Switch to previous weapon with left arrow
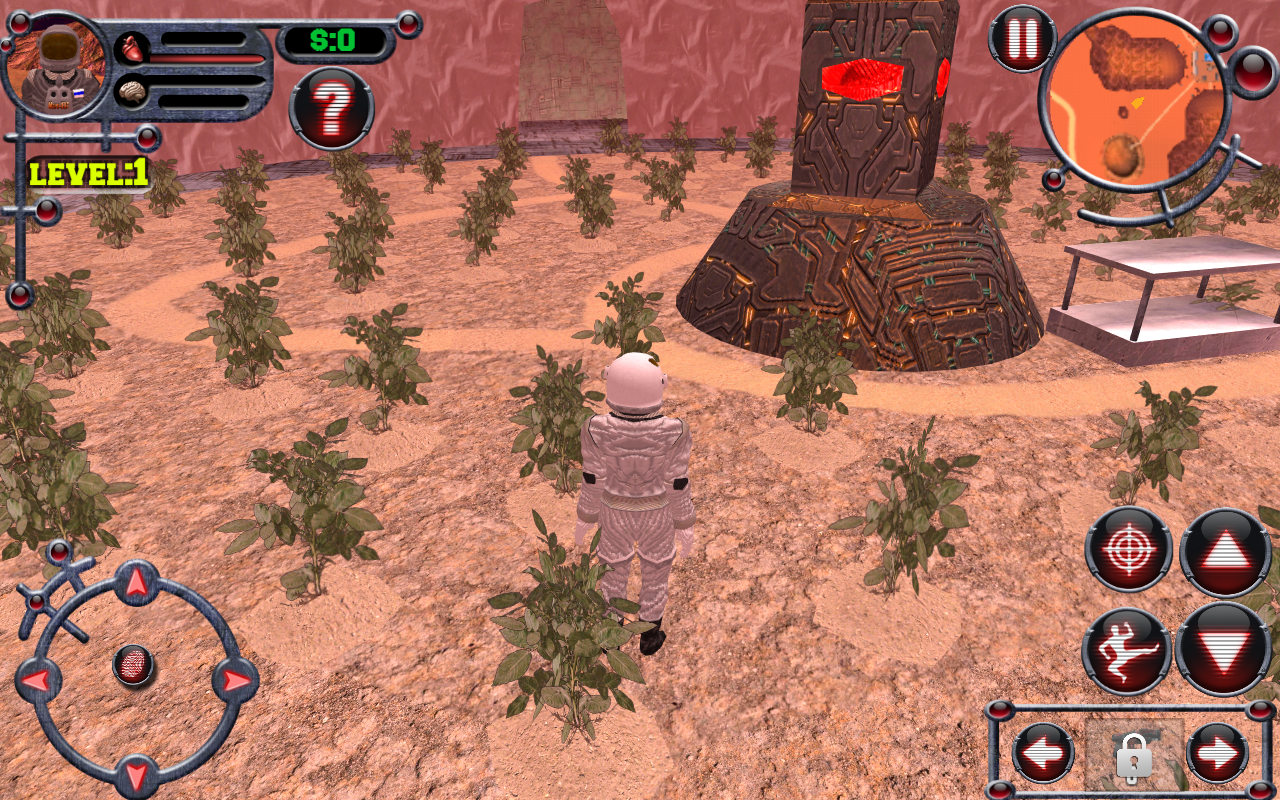This screenshot has width=1280, height=800. [x=1043, y=753]
